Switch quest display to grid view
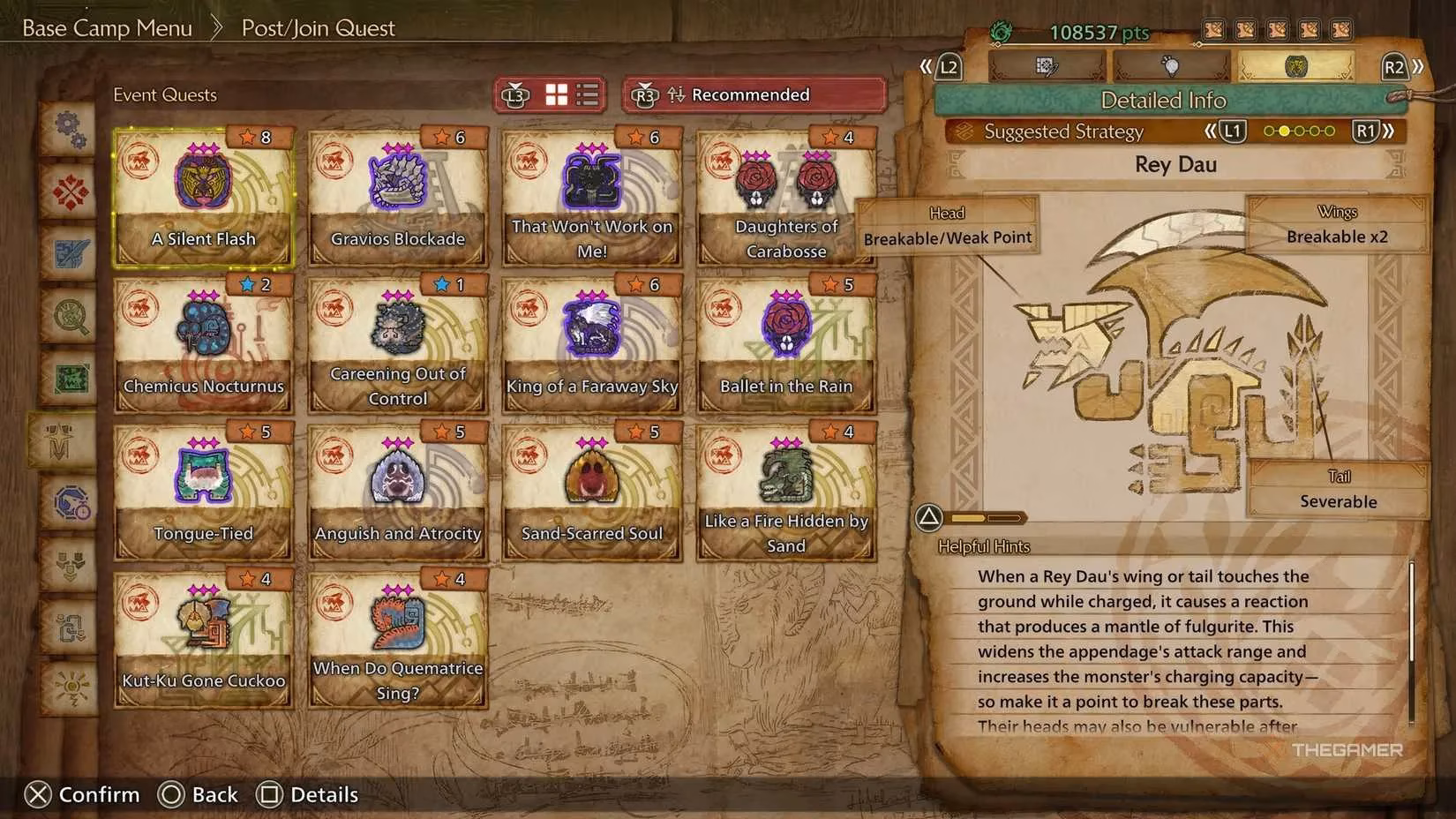This screenshot has width=1456, height=819. click(x=556, y=94)
